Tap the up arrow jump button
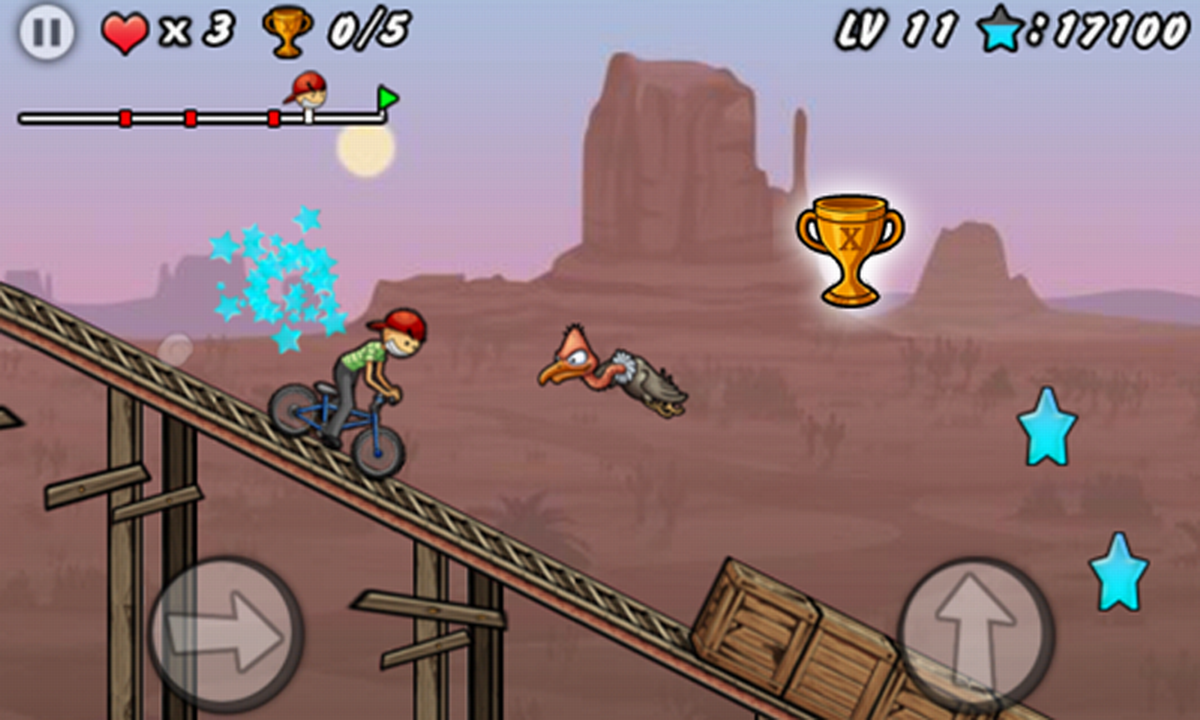Image resolution: width=1200 pixels, height=720 pixels. [976, 633]
